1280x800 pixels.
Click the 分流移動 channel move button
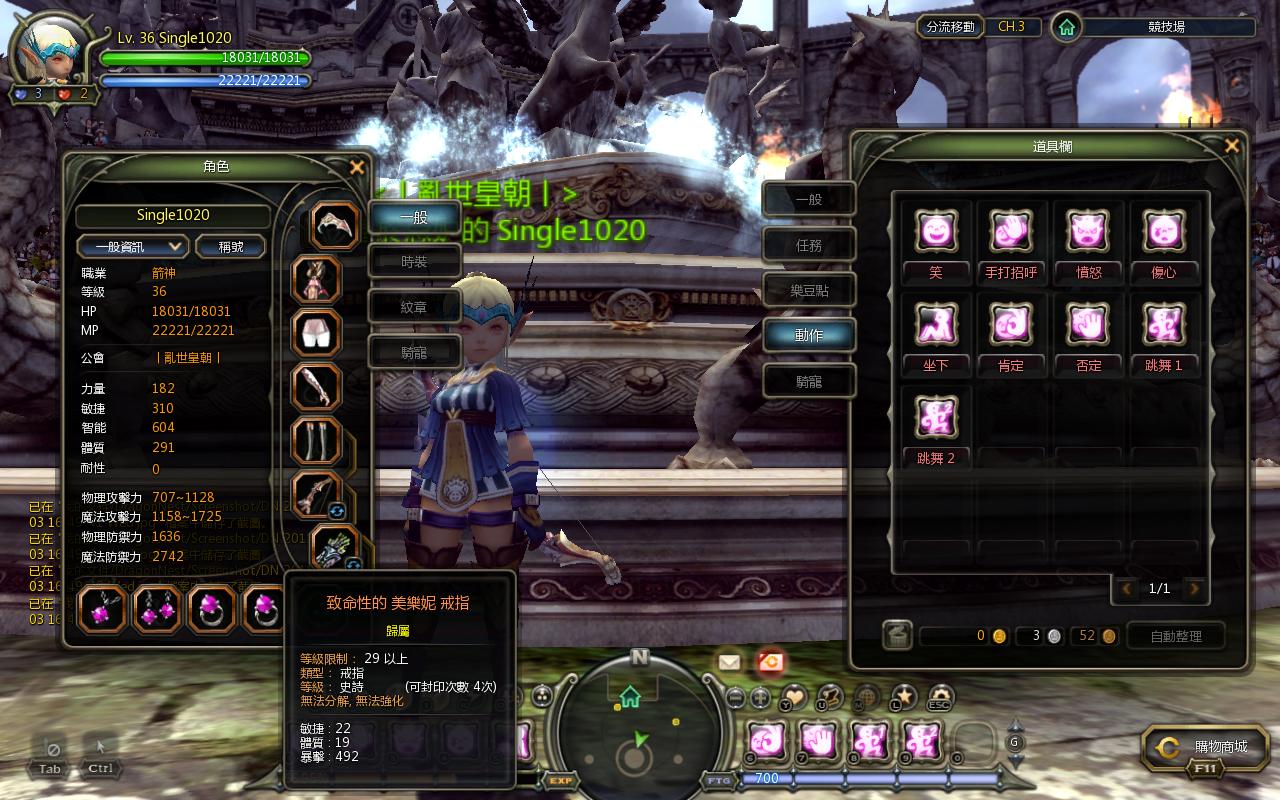tap(949, 27)
